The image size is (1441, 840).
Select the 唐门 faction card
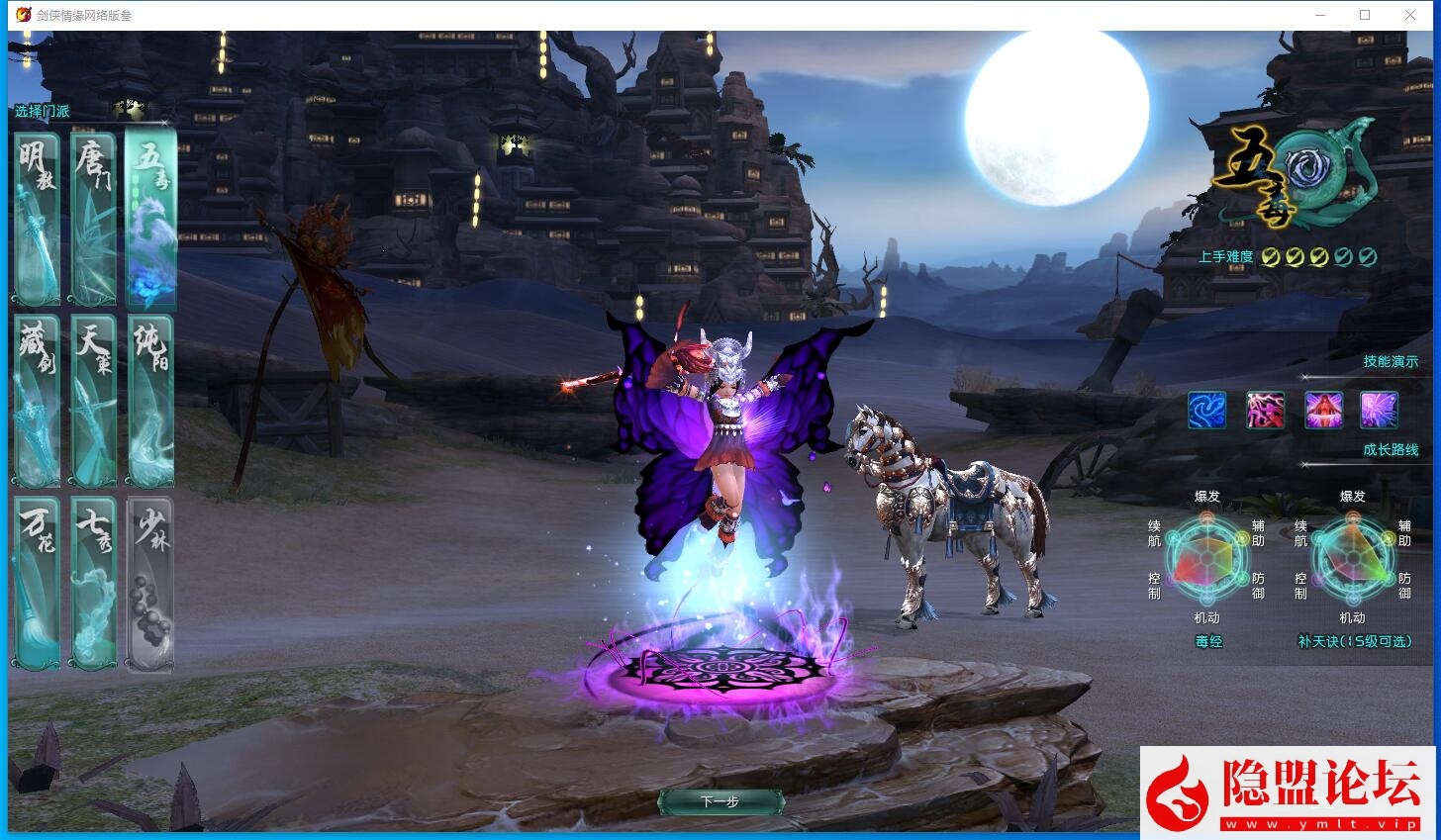93,216
